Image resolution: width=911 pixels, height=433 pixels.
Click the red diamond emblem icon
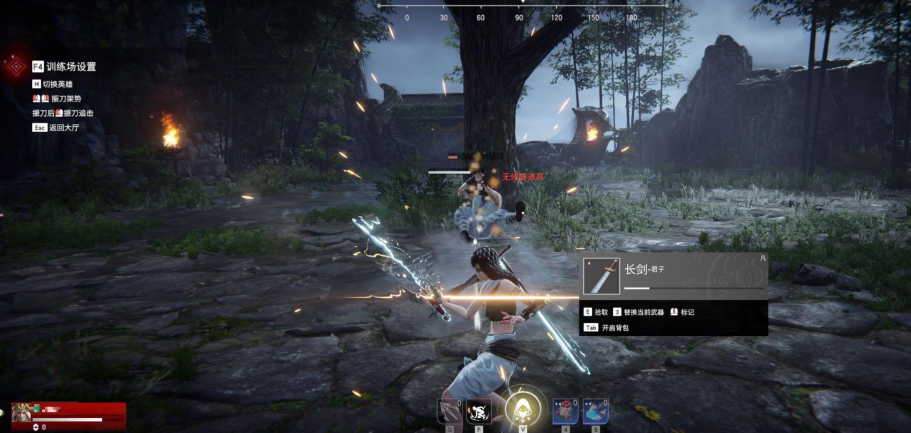(14, 66)
